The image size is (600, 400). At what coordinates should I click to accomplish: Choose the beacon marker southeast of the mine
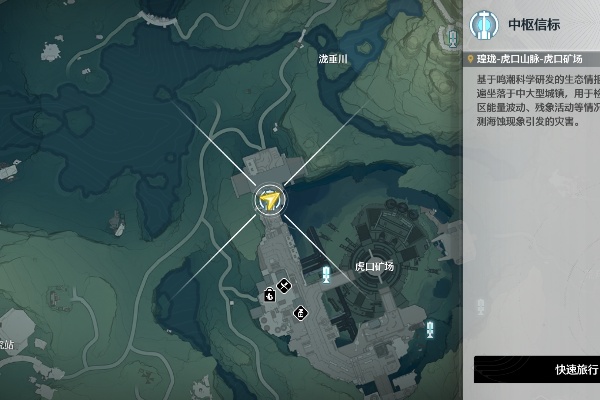(430, 329)
